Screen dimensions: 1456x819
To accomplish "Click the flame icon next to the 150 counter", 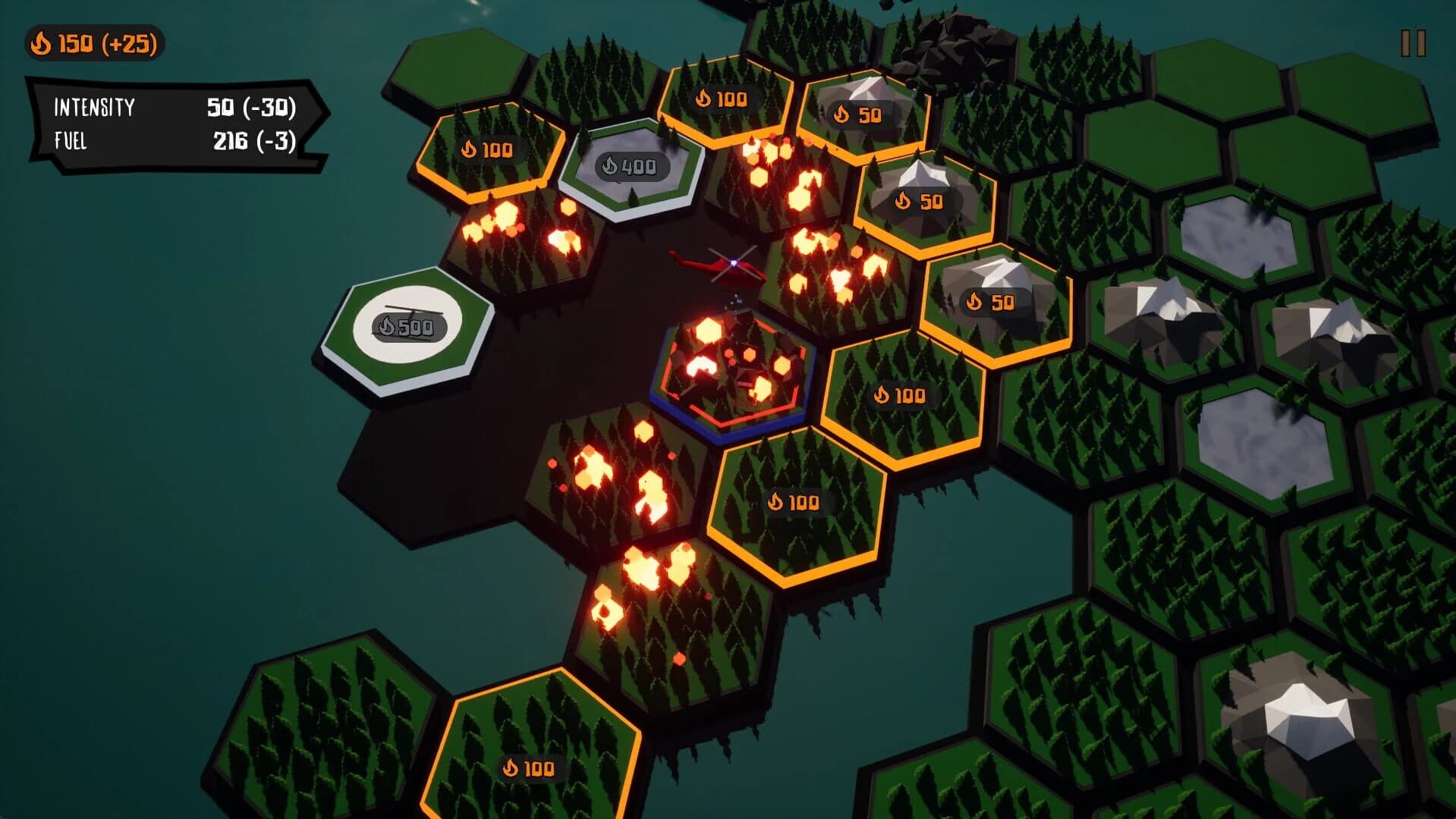I will [x=40, y=45].
